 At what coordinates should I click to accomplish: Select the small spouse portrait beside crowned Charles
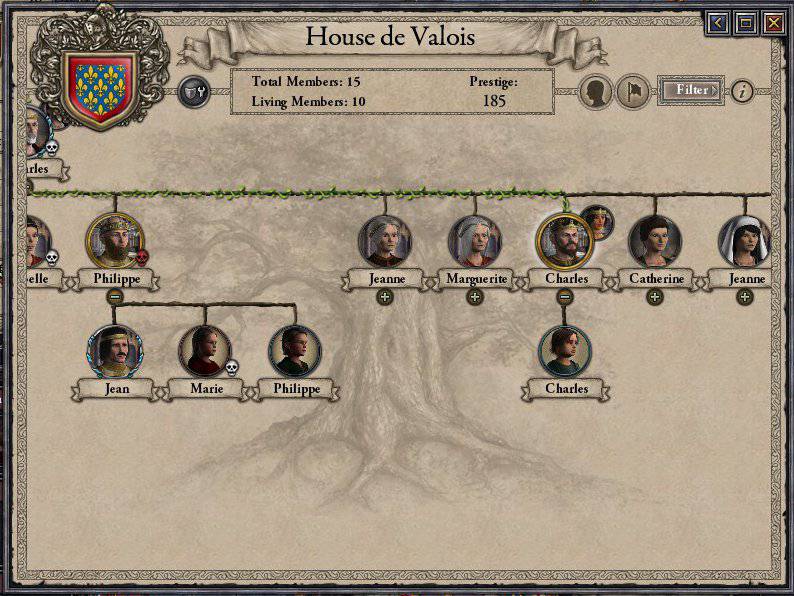[597, 222]
